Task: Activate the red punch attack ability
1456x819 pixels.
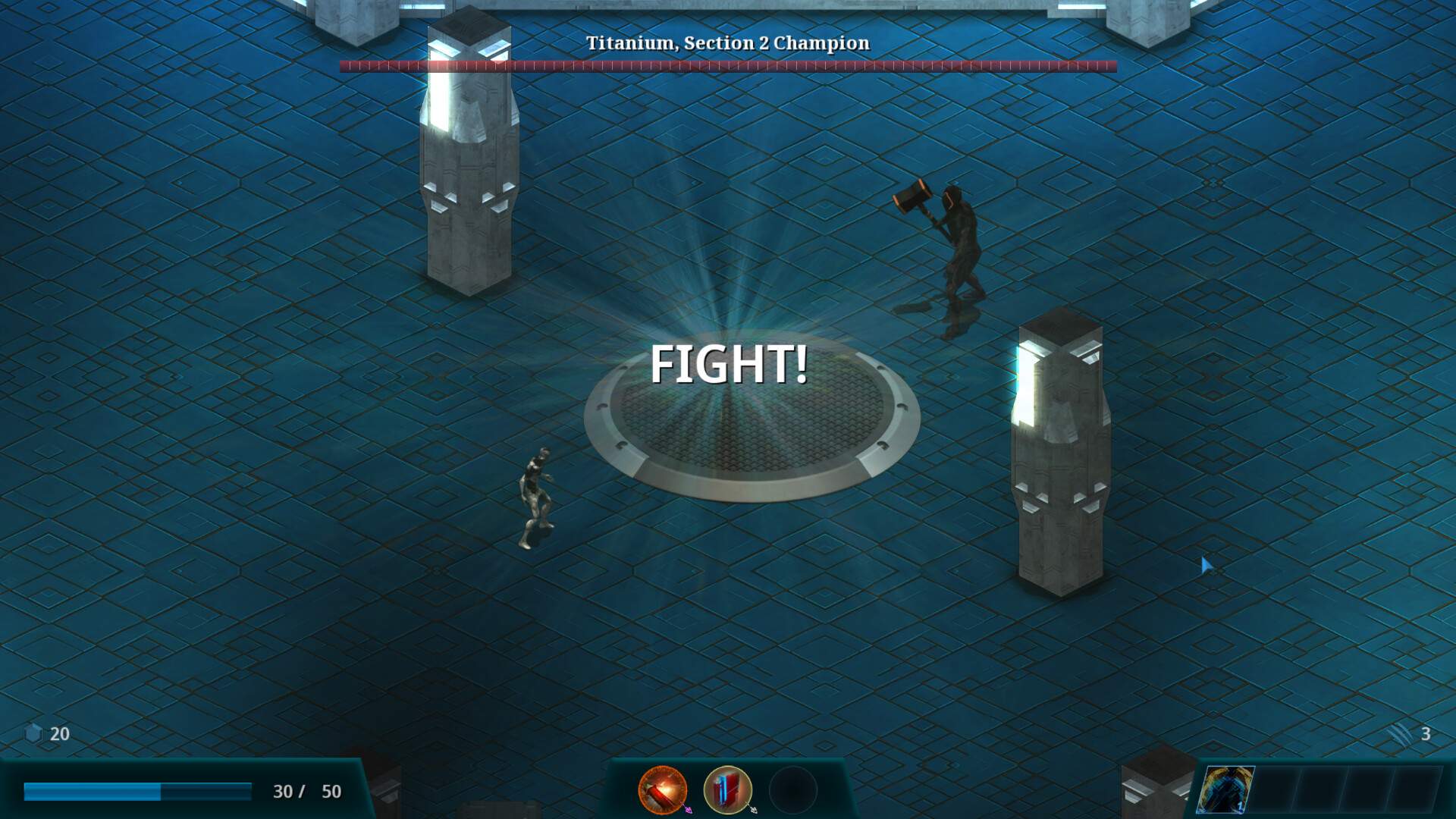Action: (x=662, y=790)
